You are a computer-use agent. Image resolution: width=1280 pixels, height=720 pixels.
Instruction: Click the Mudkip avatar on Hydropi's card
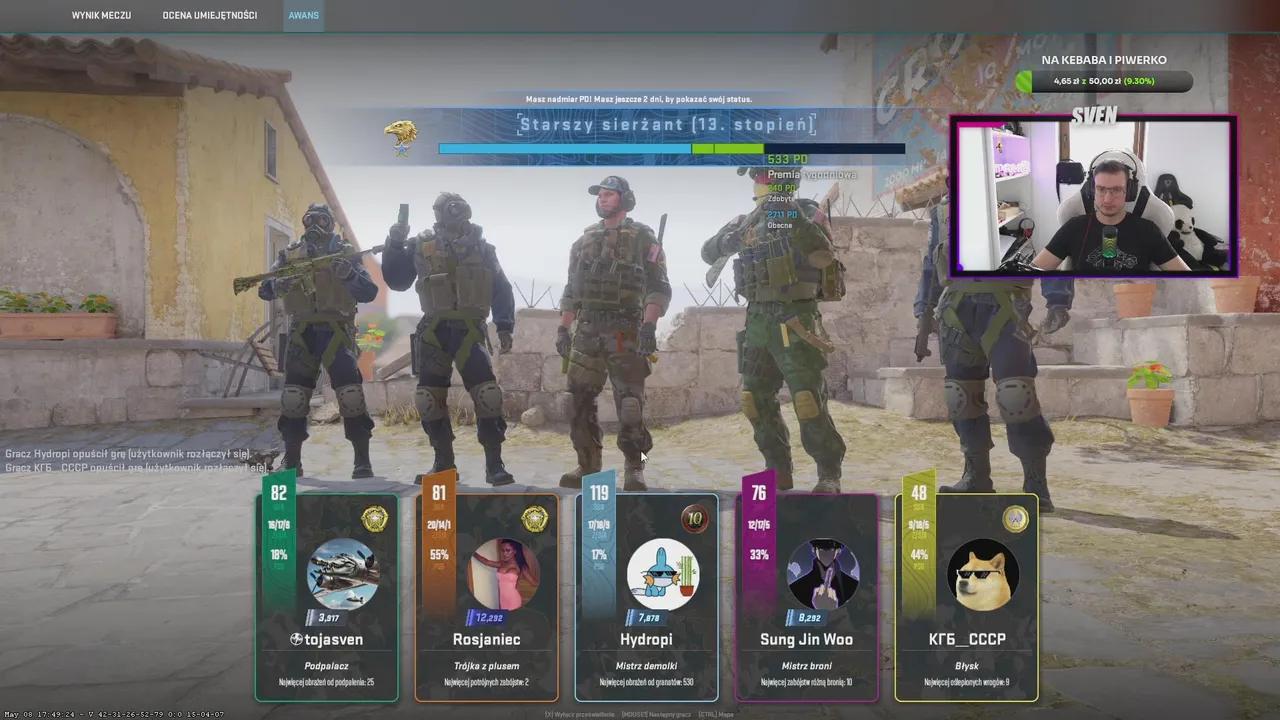pos(662,573)
